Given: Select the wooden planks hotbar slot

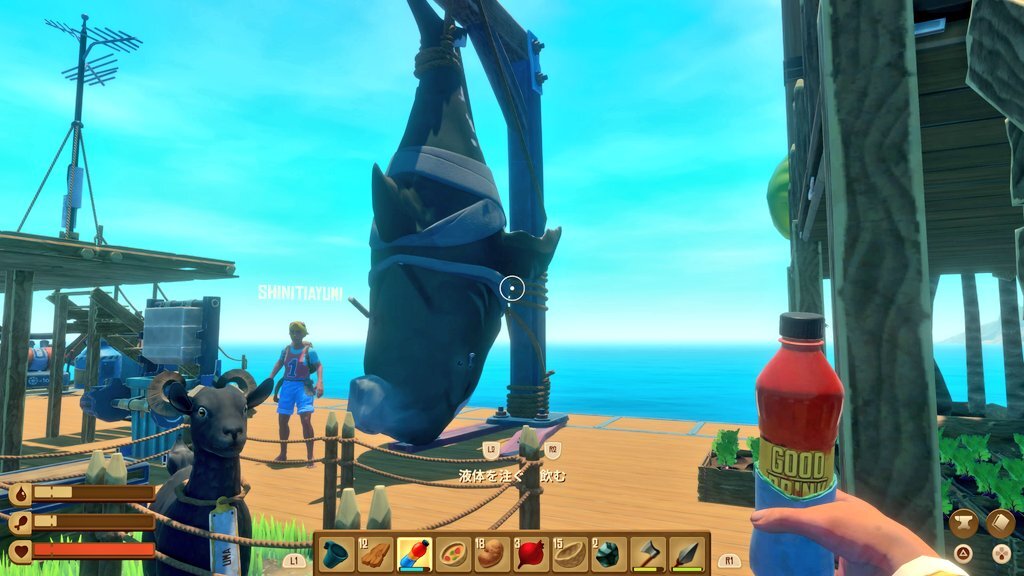Looking at the screenshot, I should click(x=375, y=553).
